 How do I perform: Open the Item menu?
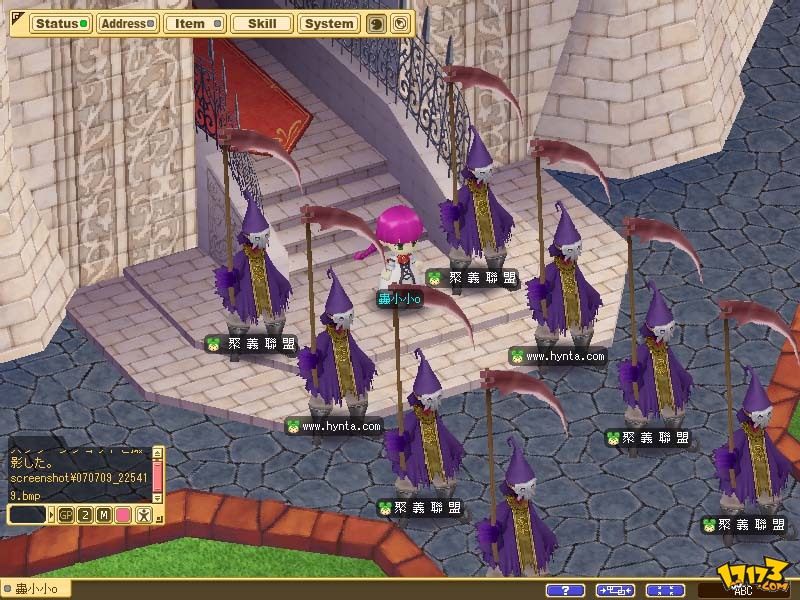(x=194, y=23)
